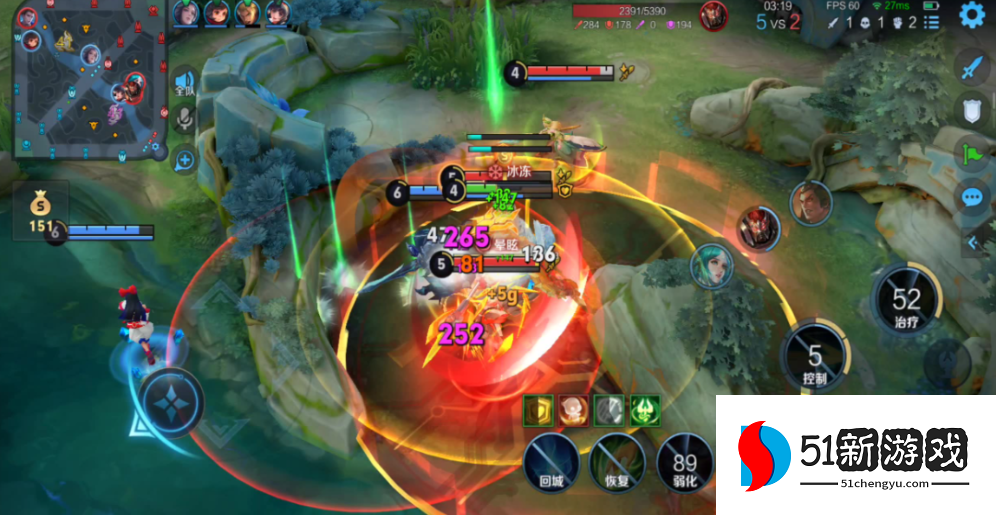This screenshot has height=515, width=996.
Task: Use the 恢复 restore skill
Action: (617, 462)
